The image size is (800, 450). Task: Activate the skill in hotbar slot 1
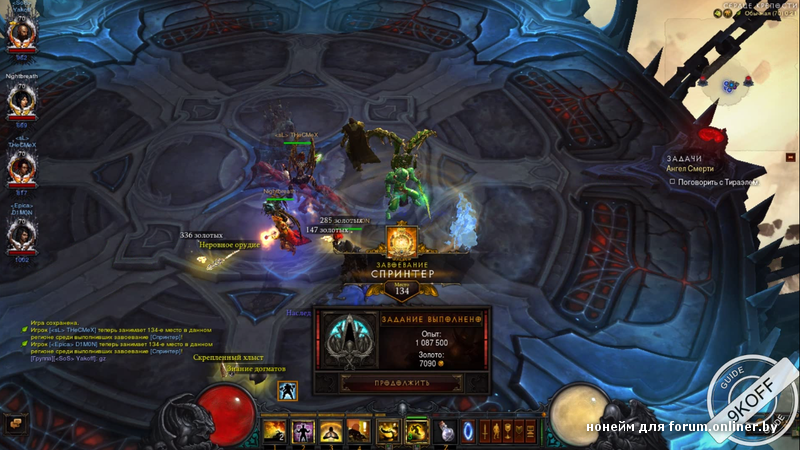[x=273, y=431]
